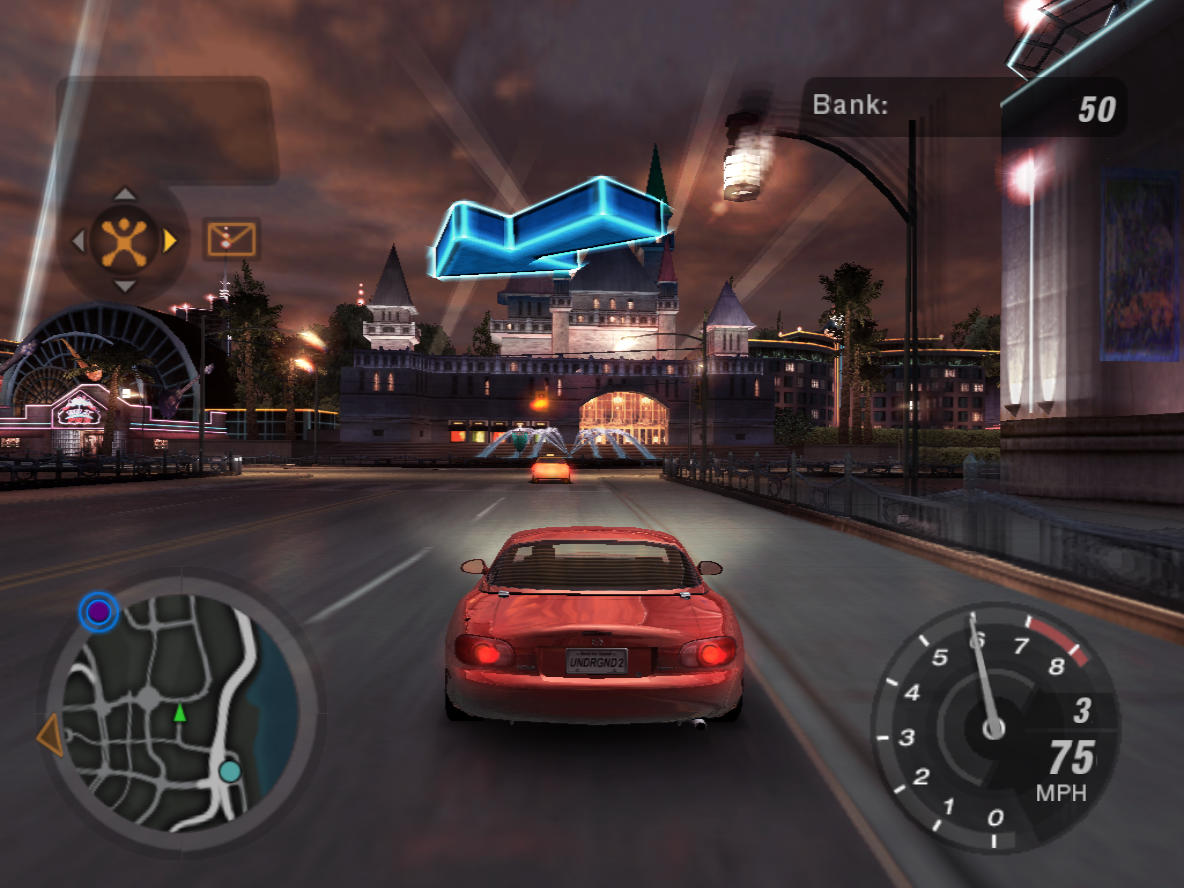
Task: Select the teal circle marker on minimap
Action: (230, 771)
